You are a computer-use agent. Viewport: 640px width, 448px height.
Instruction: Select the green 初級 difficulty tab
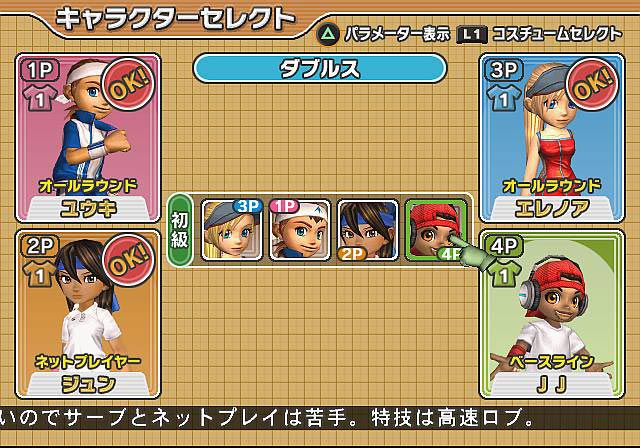click(181, 230)
